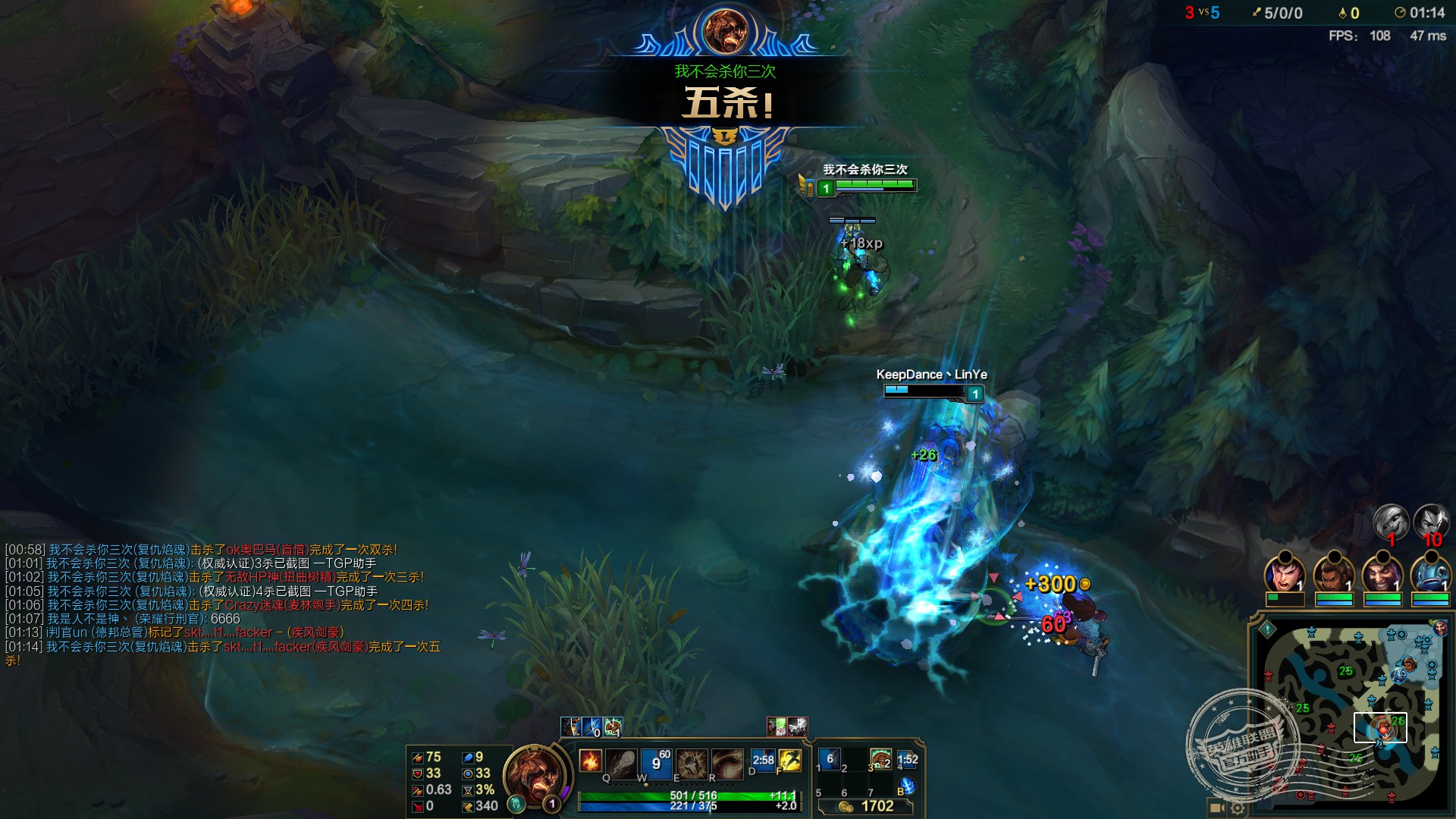Click the flame passive ability icon

(x=590, y=760)
